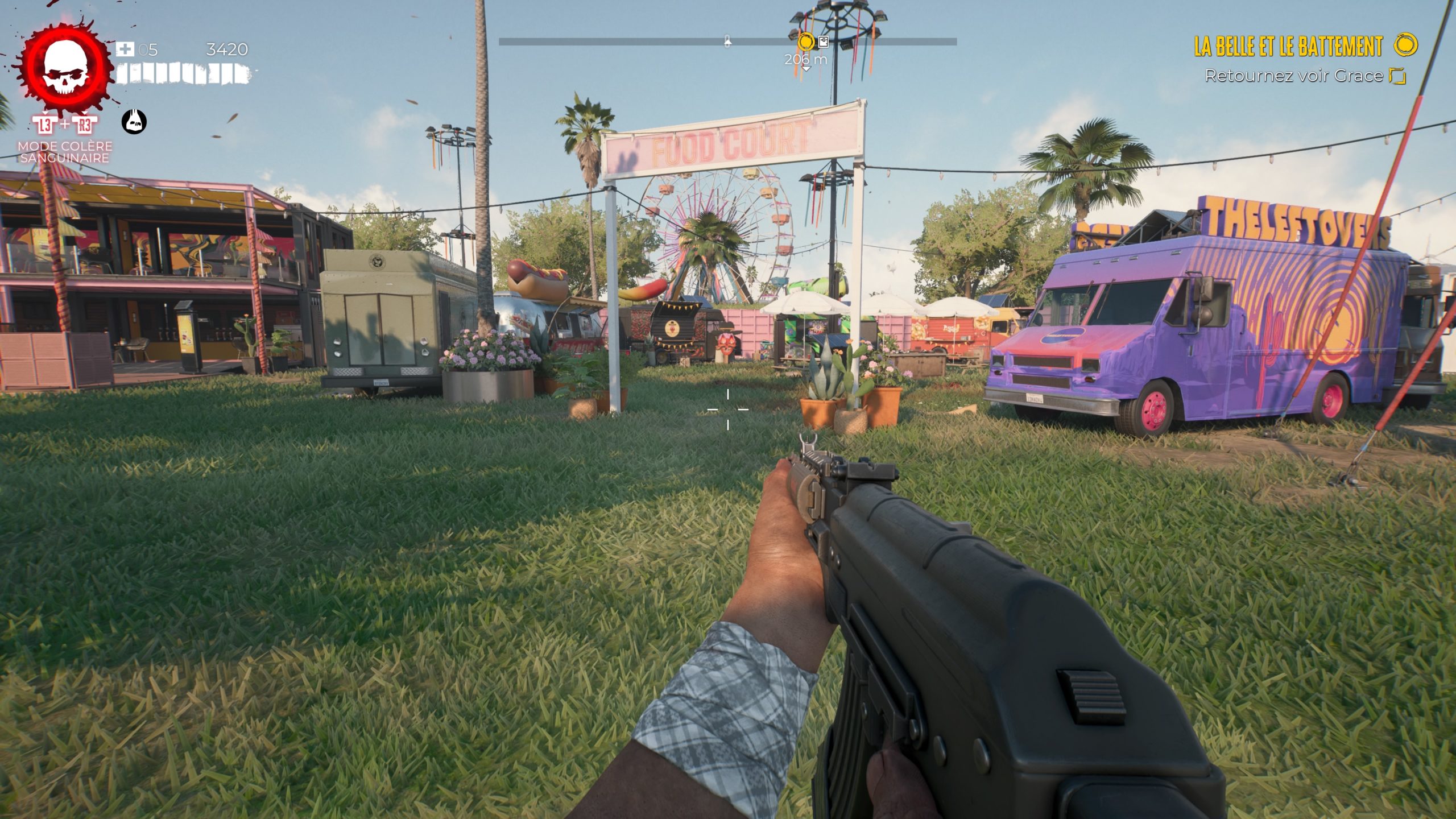Select the yellow quest marker on the compass
Viewport: 1456px width, 819px height.
805,42
